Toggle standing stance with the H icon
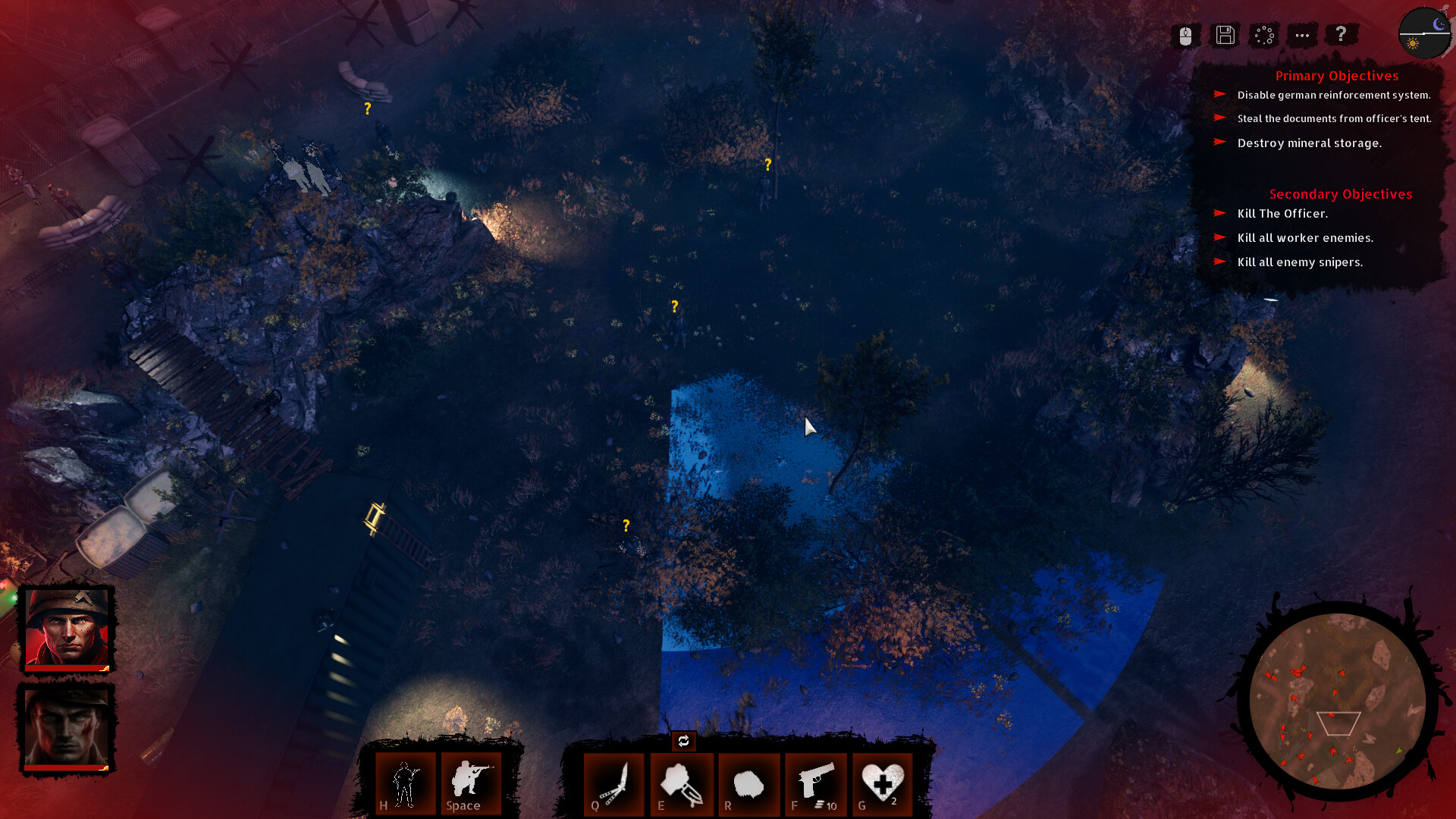The width and height of the screenshot is (1456, 819). pyautogui.click(x=405, y=785)
